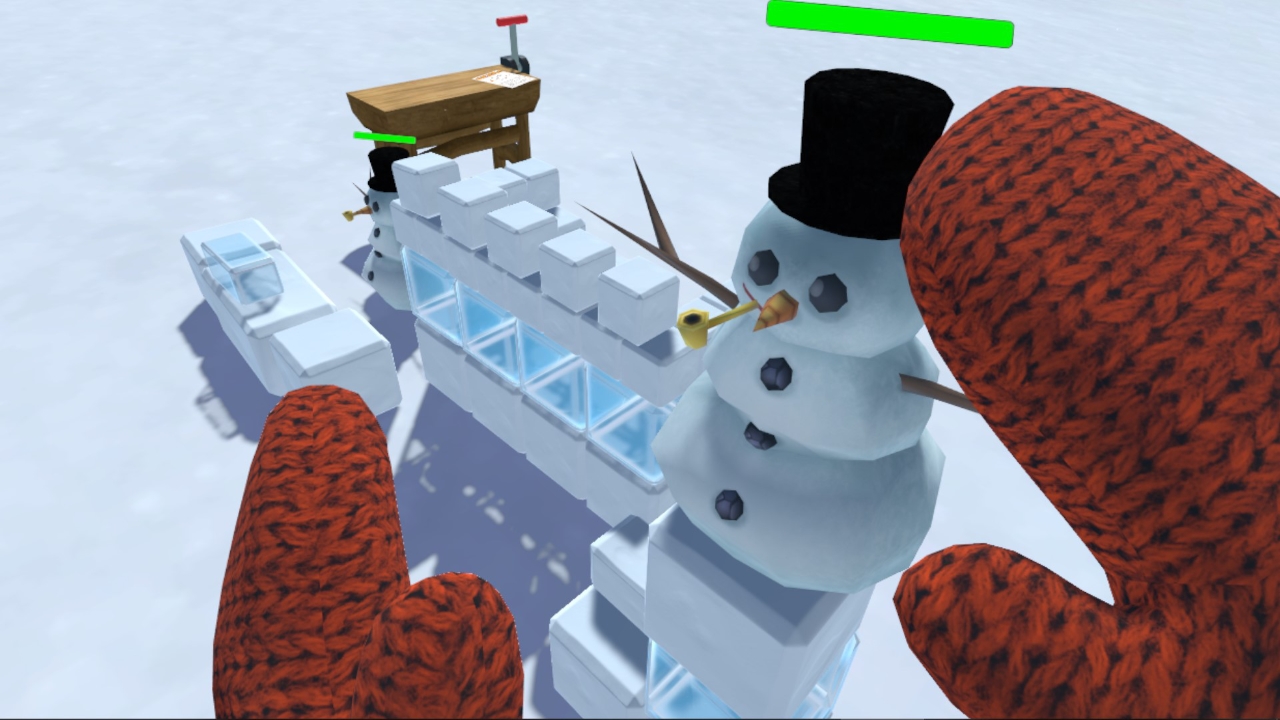The height and width of the screenshot is (720, 1280).
Task: Click the snowman's right twig arm
Action: point(930,390)
